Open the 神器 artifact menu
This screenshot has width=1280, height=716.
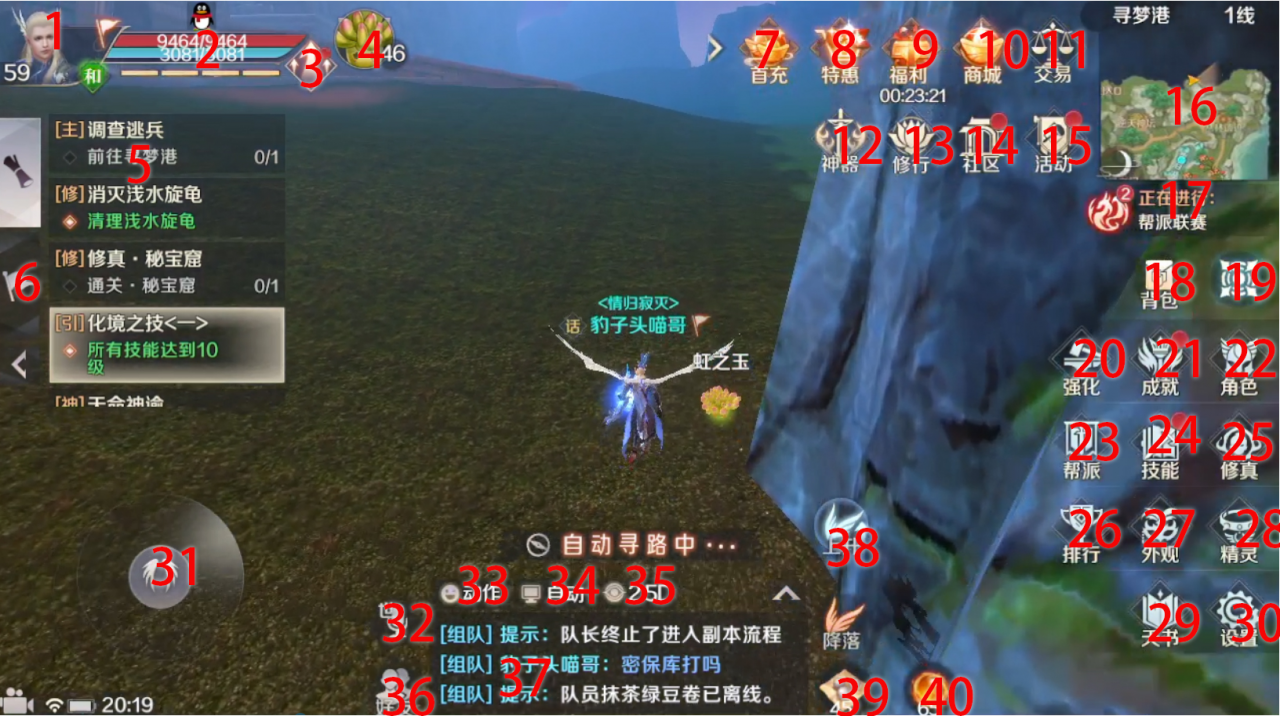(x=840, y=143)
